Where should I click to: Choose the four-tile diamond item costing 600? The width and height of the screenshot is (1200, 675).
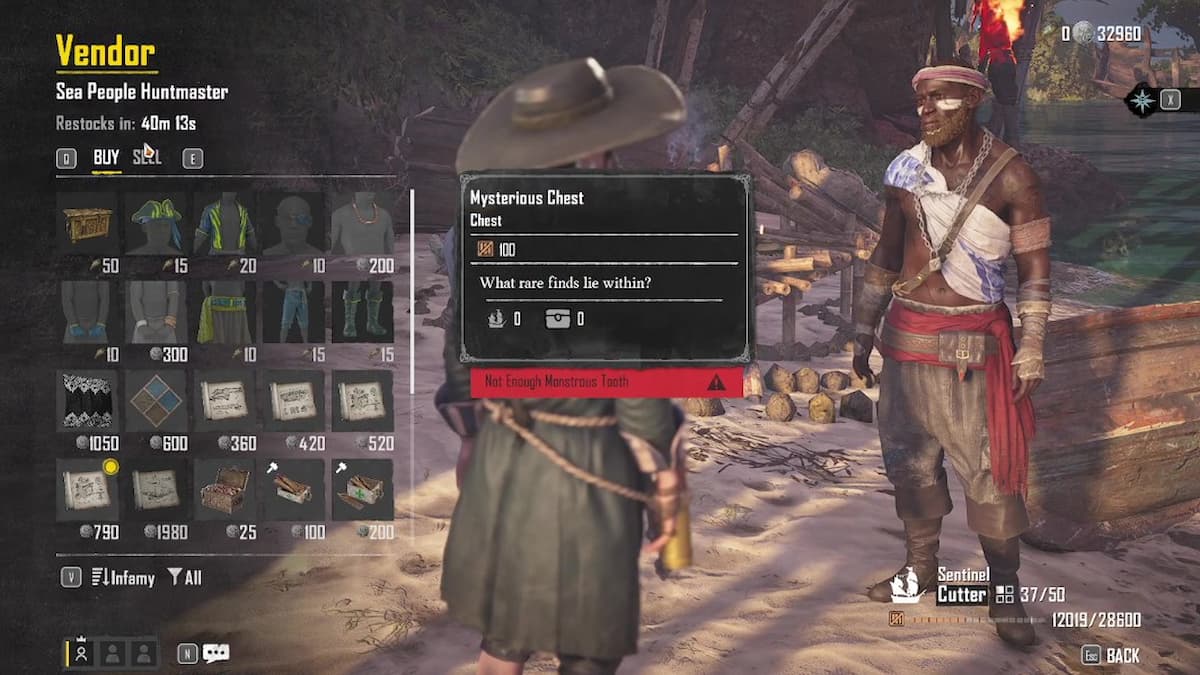tap(155, 400)
